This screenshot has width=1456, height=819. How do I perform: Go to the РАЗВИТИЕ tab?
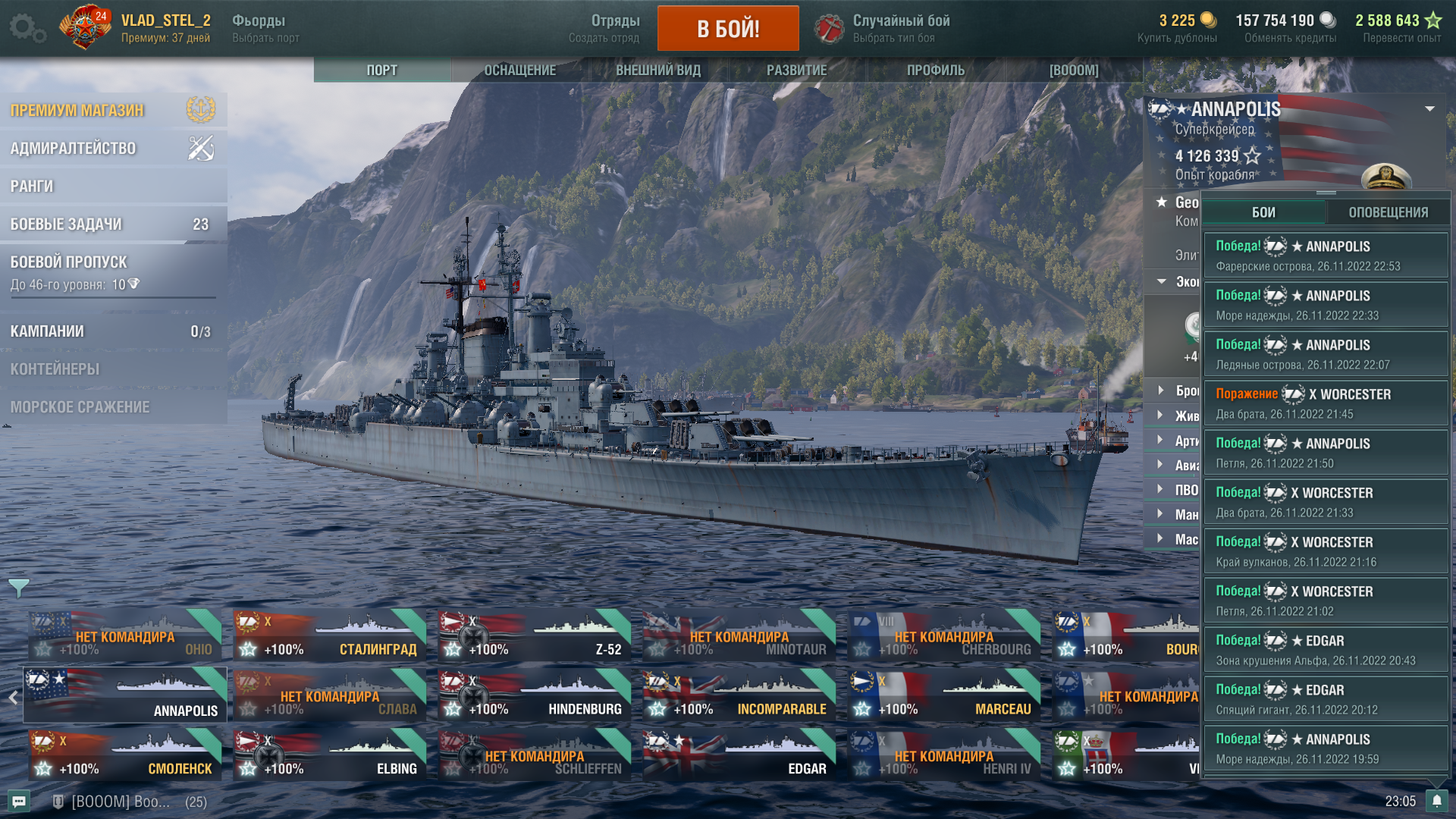796,71
